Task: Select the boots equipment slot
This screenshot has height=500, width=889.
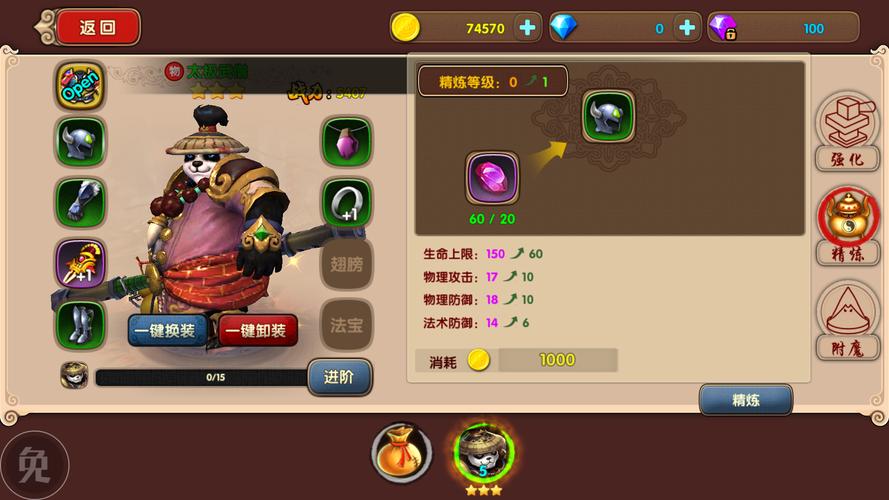Action: (80, 324)
